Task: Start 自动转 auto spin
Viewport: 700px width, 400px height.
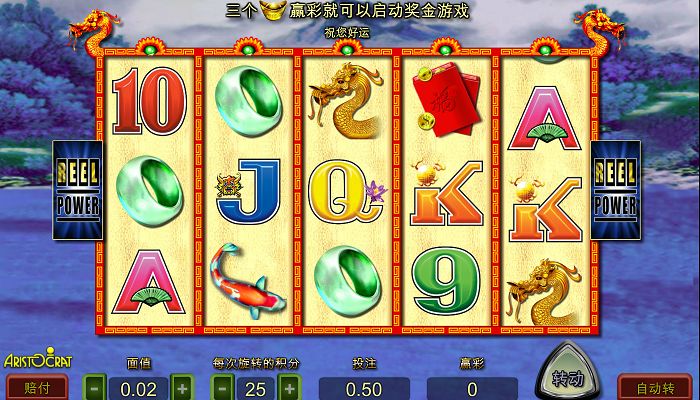Action: click(x=654, y=387)
